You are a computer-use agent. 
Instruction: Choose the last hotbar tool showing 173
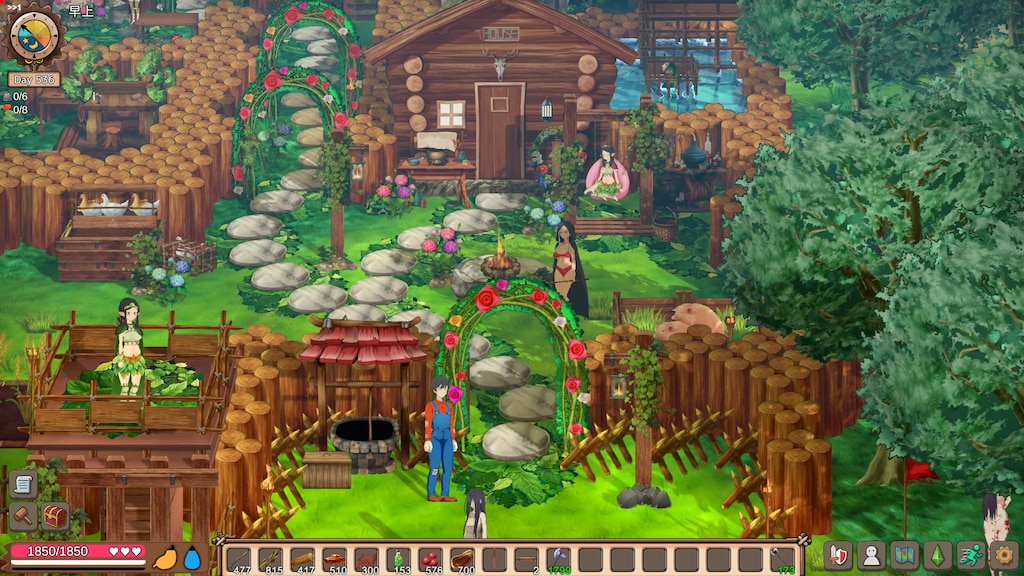(783, 560)
